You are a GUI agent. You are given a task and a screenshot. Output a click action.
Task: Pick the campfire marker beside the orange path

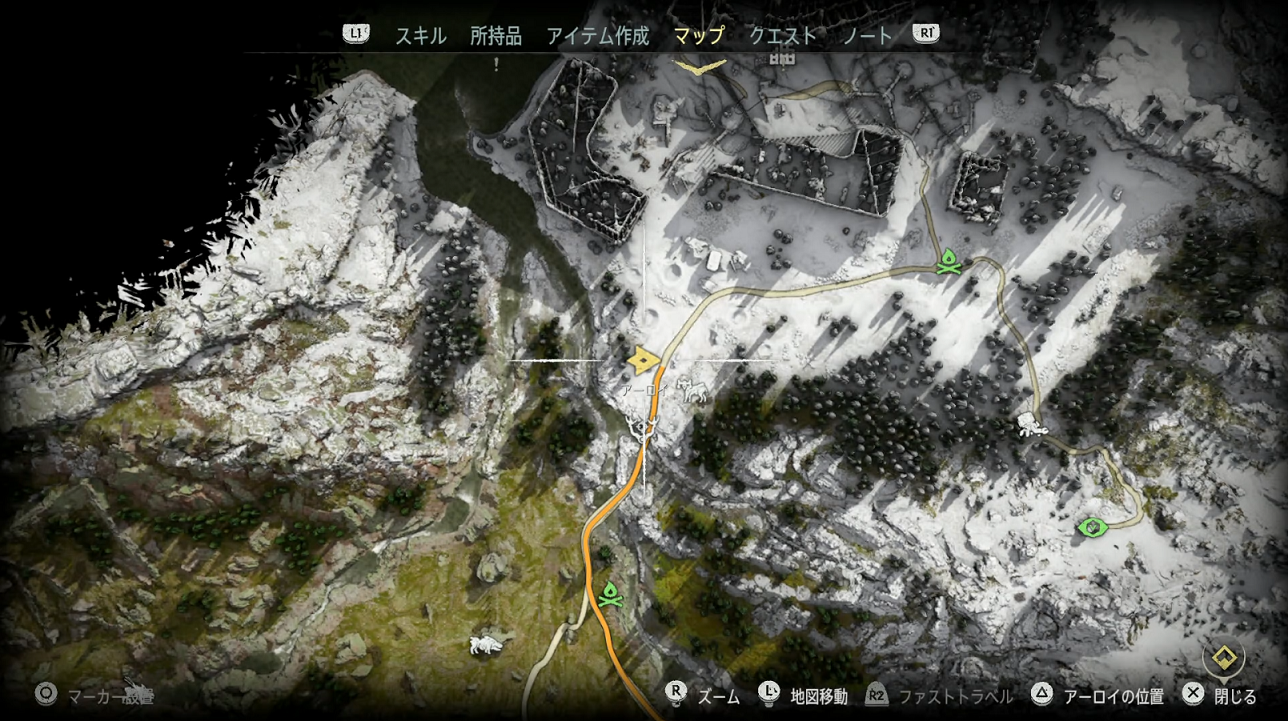(x=608, y=594)
